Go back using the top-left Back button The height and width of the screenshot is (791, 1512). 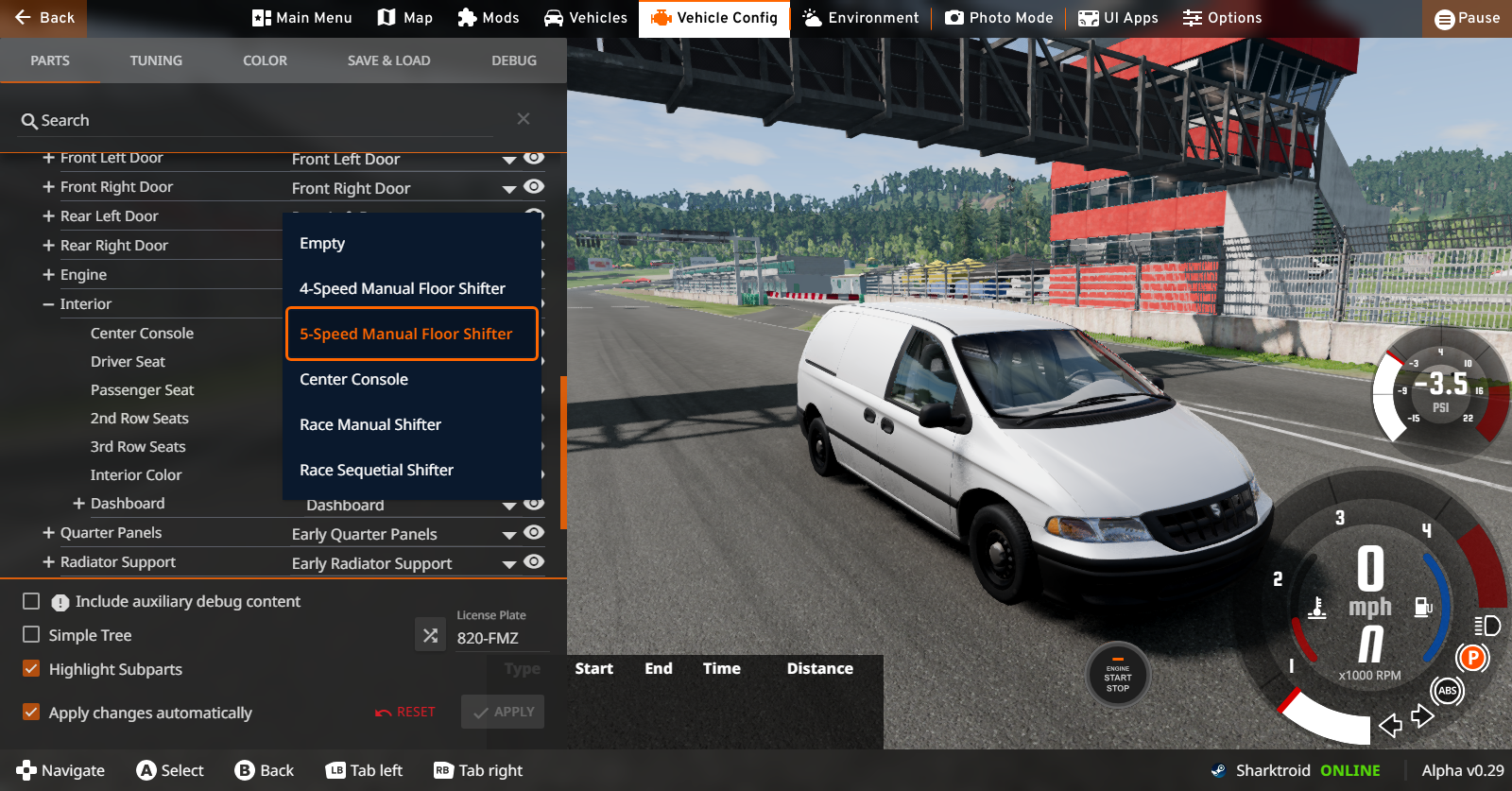(44, 18)
